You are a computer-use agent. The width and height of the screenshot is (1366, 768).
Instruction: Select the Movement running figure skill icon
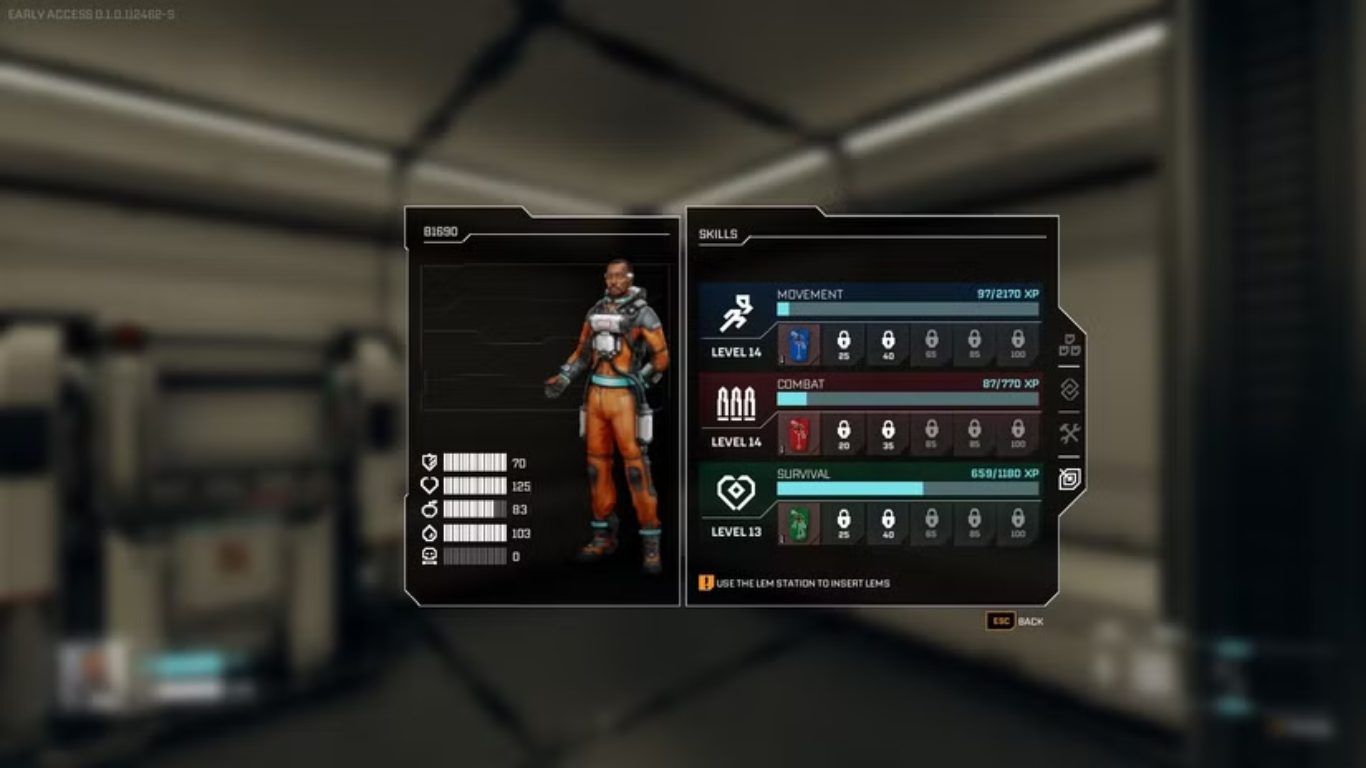736,315
